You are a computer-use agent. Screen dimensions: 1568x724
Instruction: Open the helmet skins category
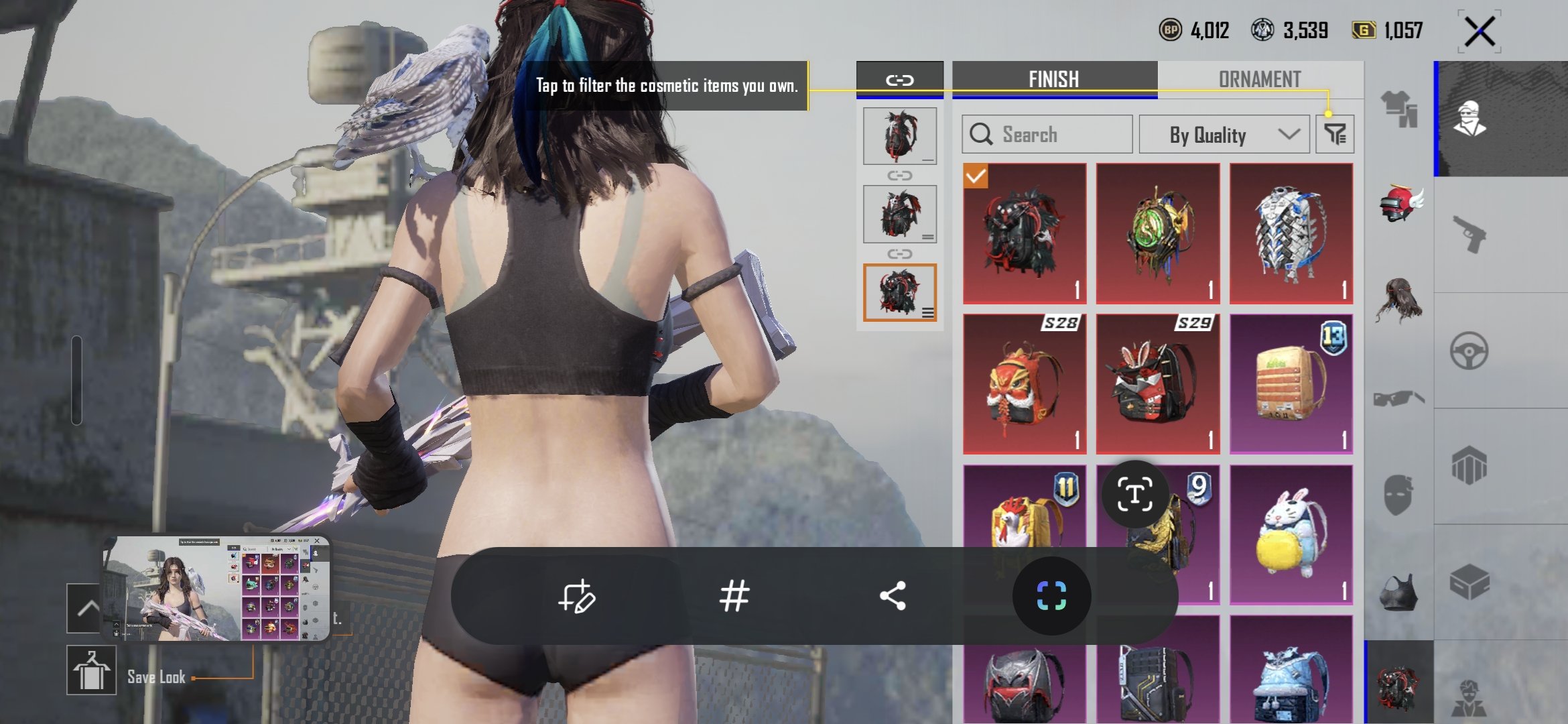pos(1399,204)
